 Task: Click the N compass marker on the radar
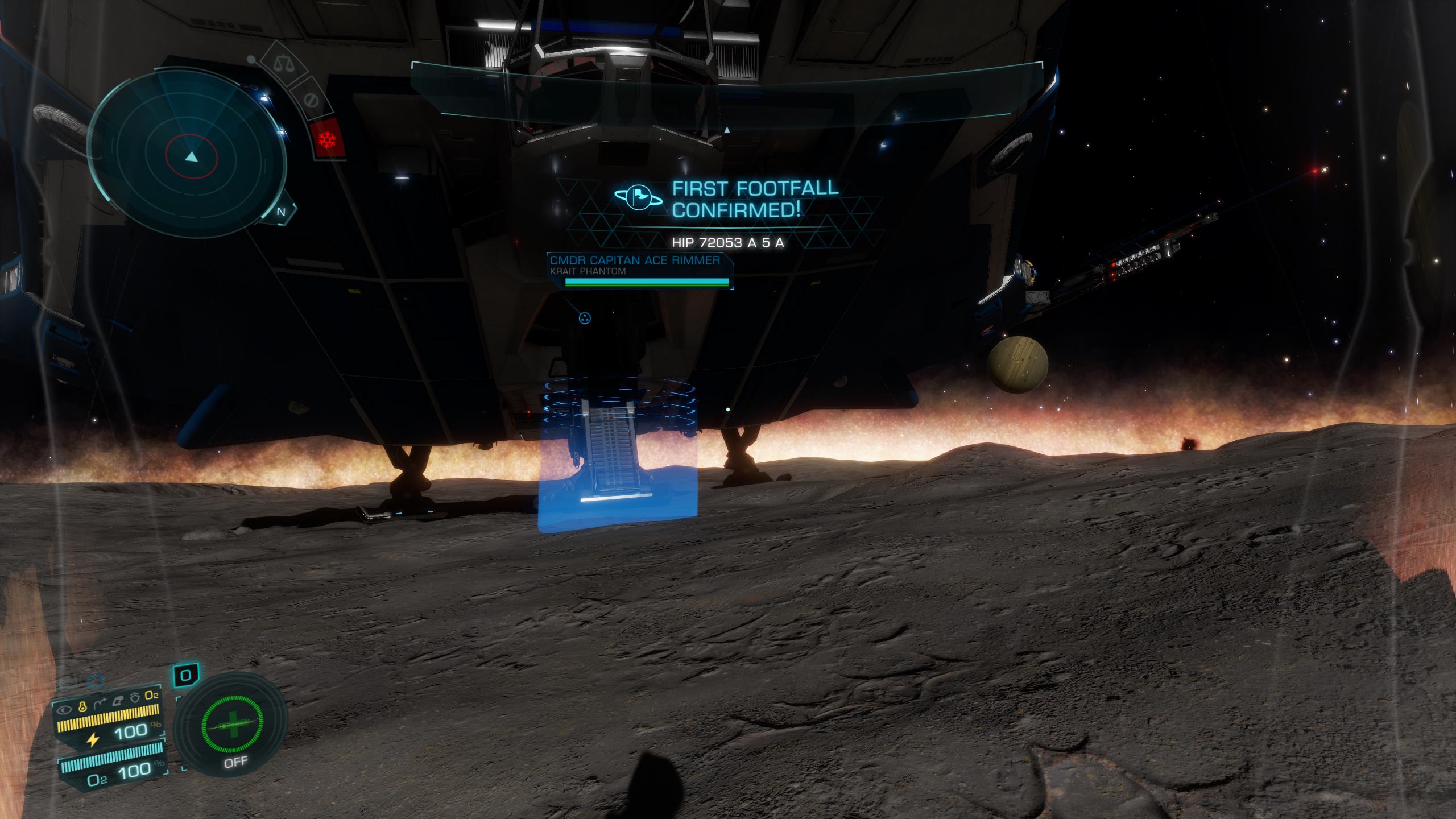pyautogui.click(x=281, y=212)
